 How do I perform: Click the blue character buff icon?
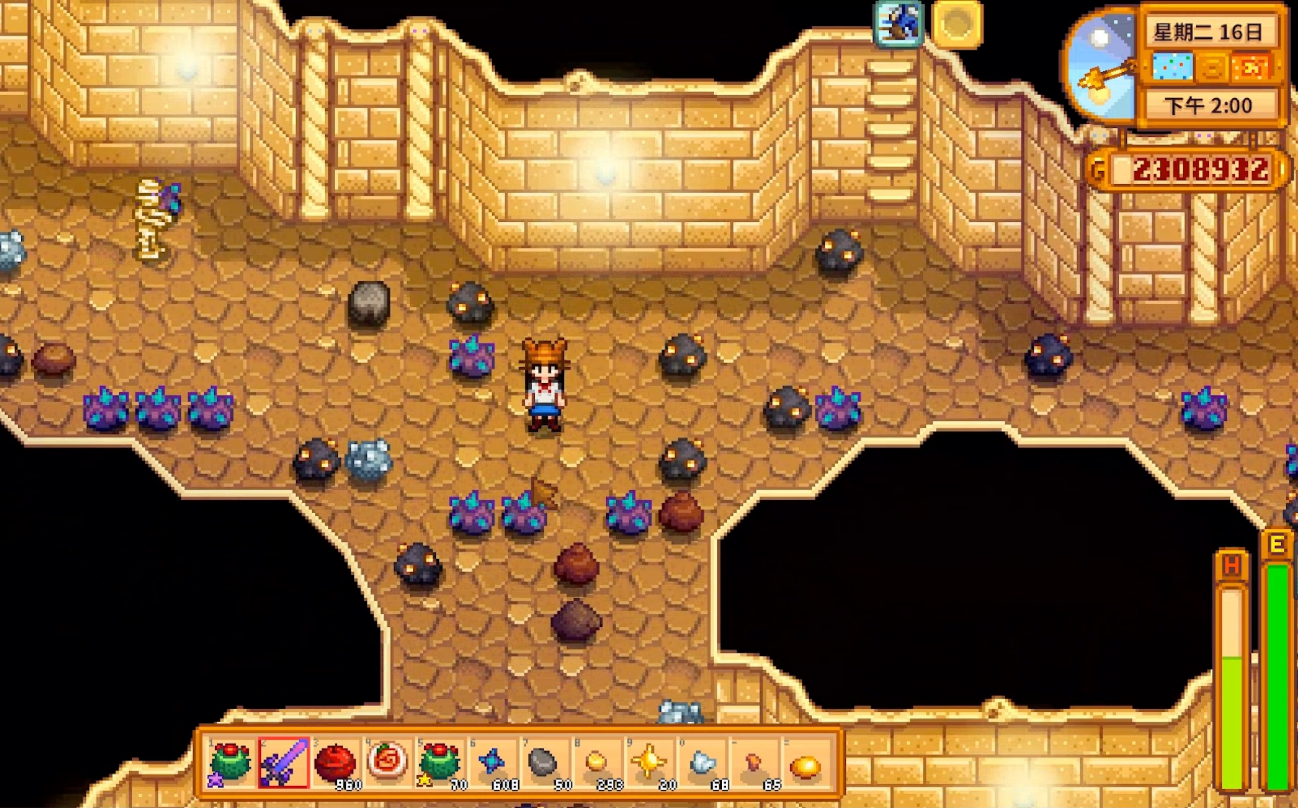point(898,24)
